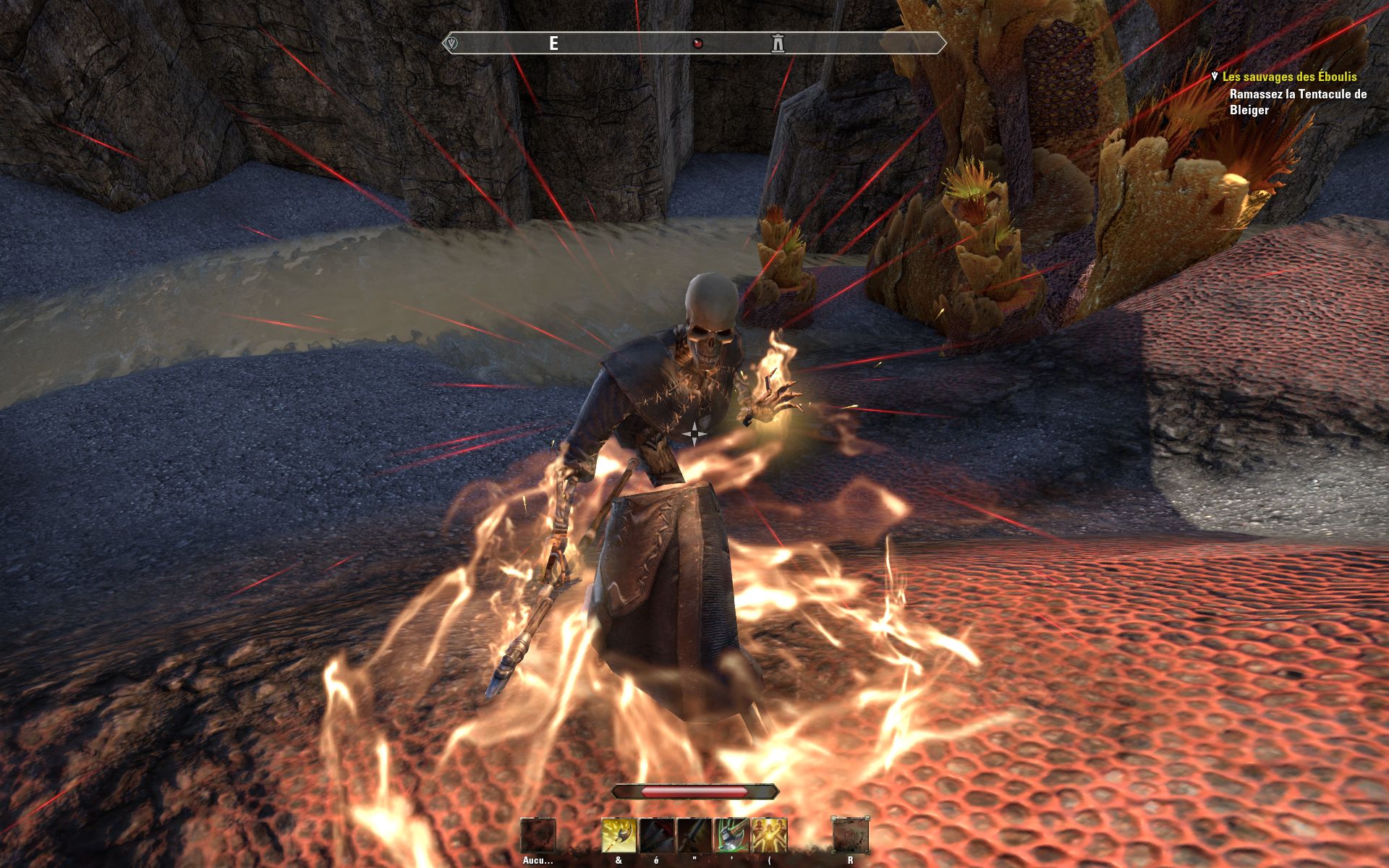This screenshot has width=1389, height=868.
Task: Use the dark red-caped armor ability
Action: (657, 835)
